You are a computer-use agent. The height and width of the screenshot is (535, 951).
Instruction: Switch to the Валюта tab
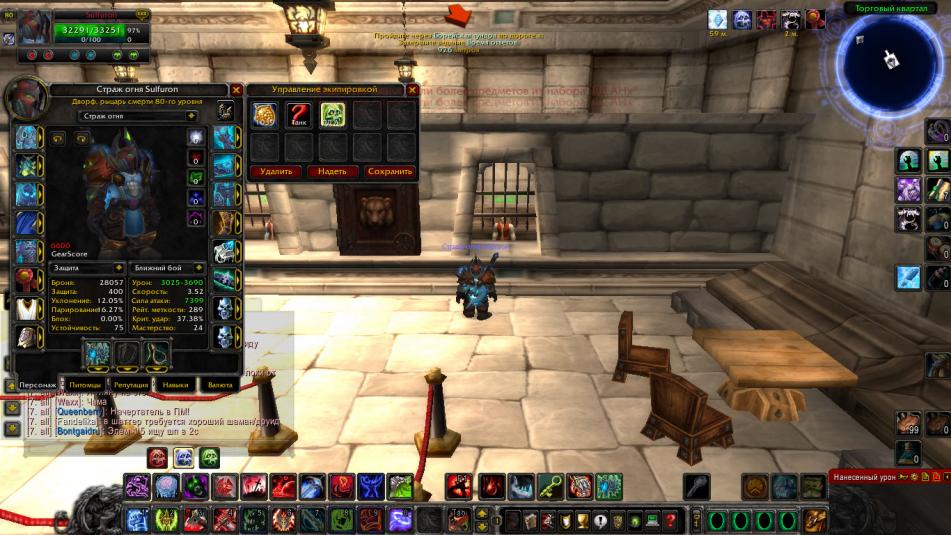coord(220,384)
